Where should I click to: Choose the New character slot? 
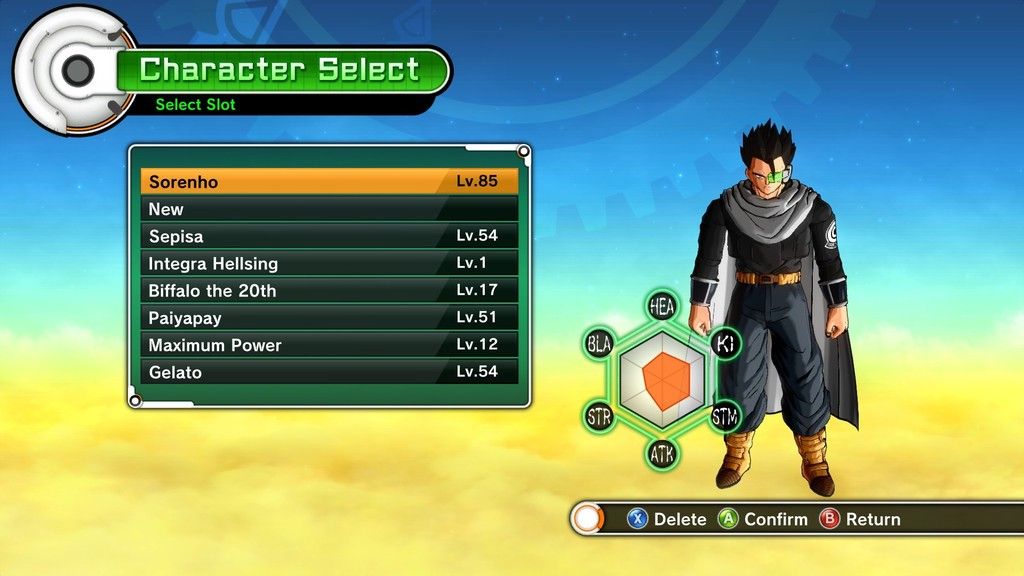point(329,209)
